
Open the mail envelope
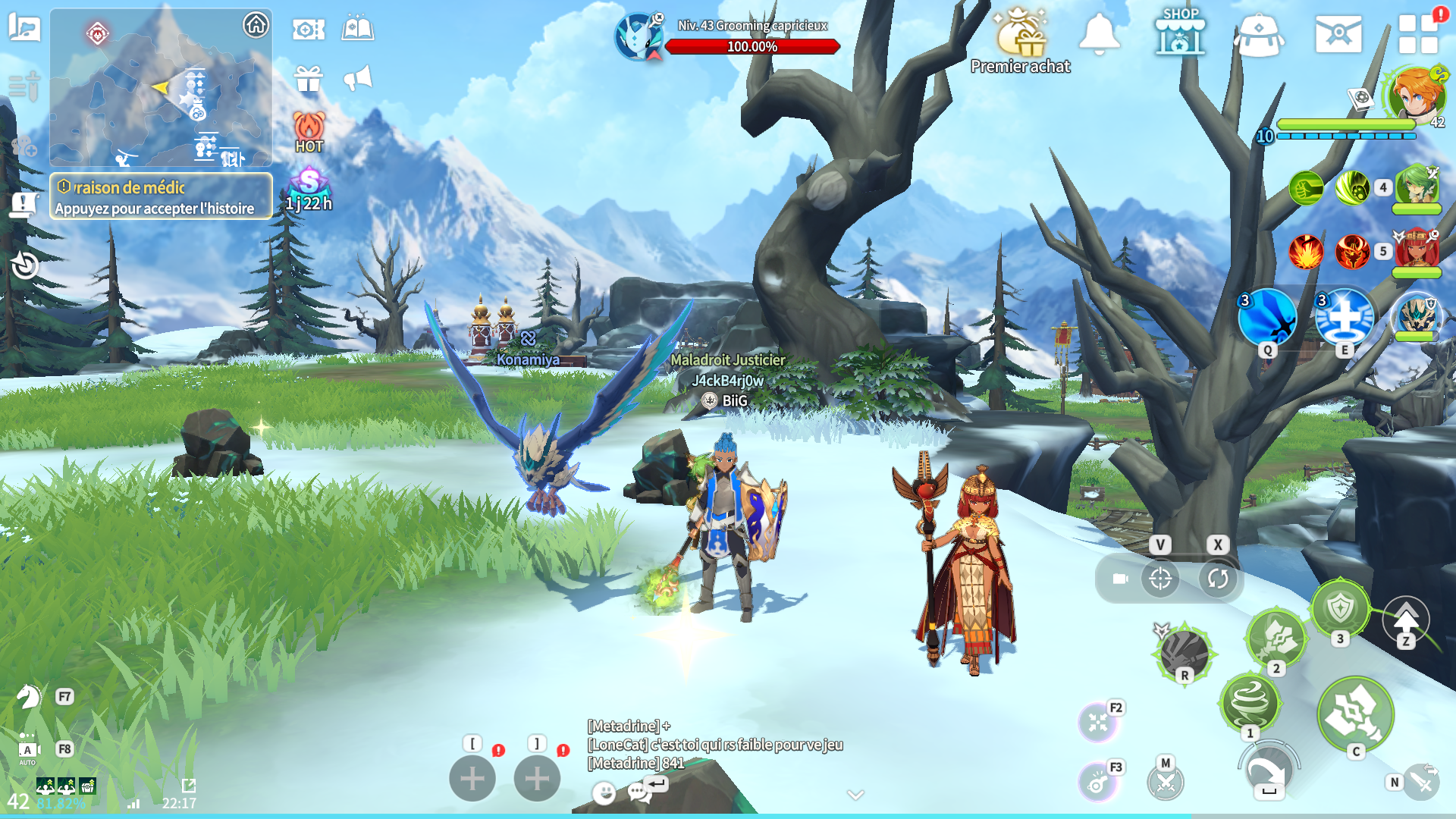(1338, 34)
